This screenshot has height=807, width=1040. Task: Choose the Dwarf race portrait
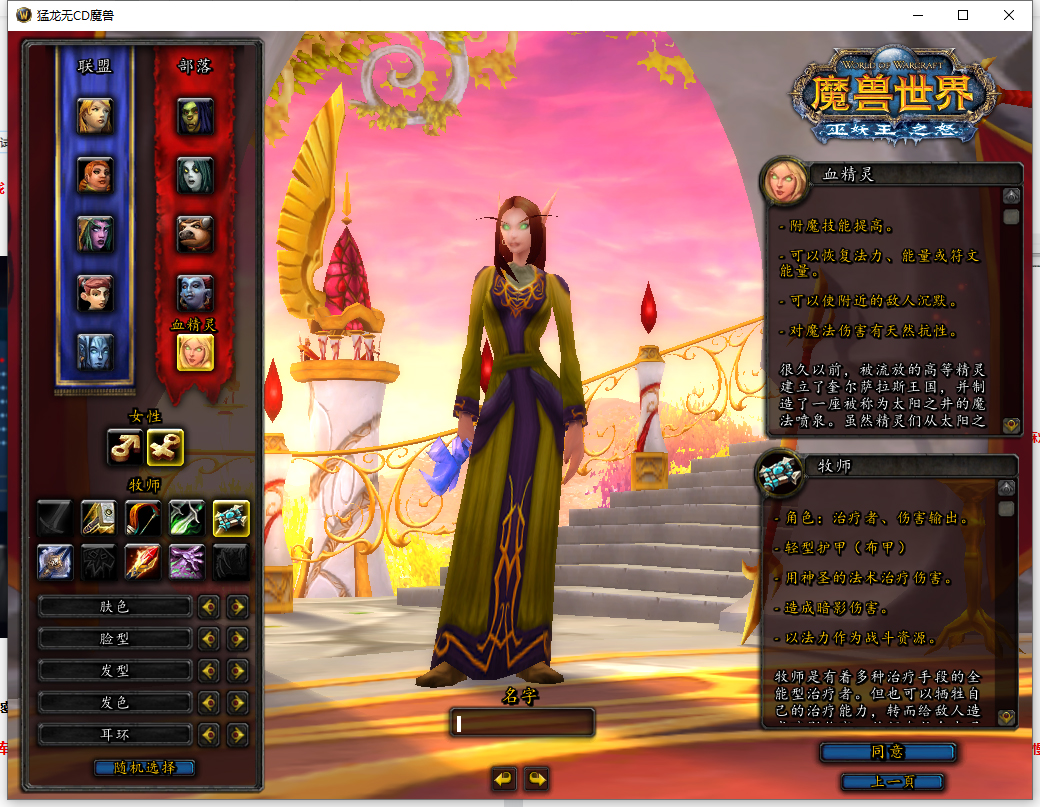95,175
